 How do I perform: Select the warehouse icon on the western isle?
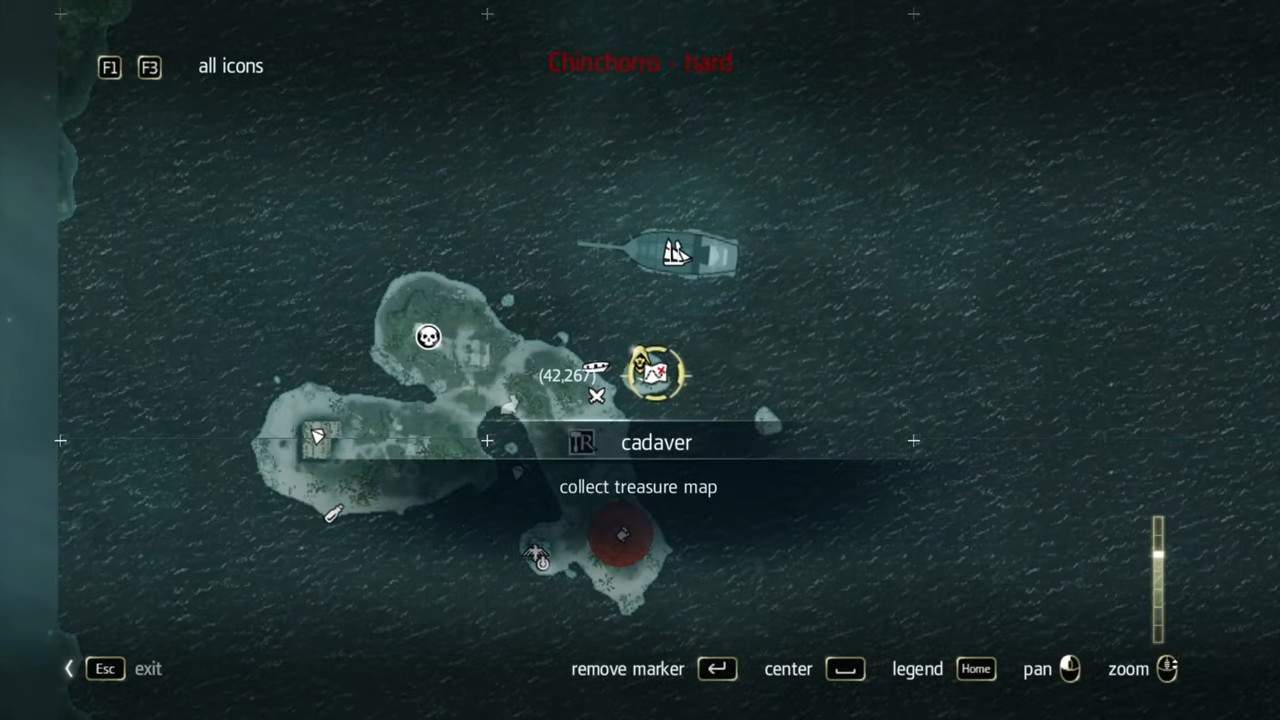click(318, 437)
